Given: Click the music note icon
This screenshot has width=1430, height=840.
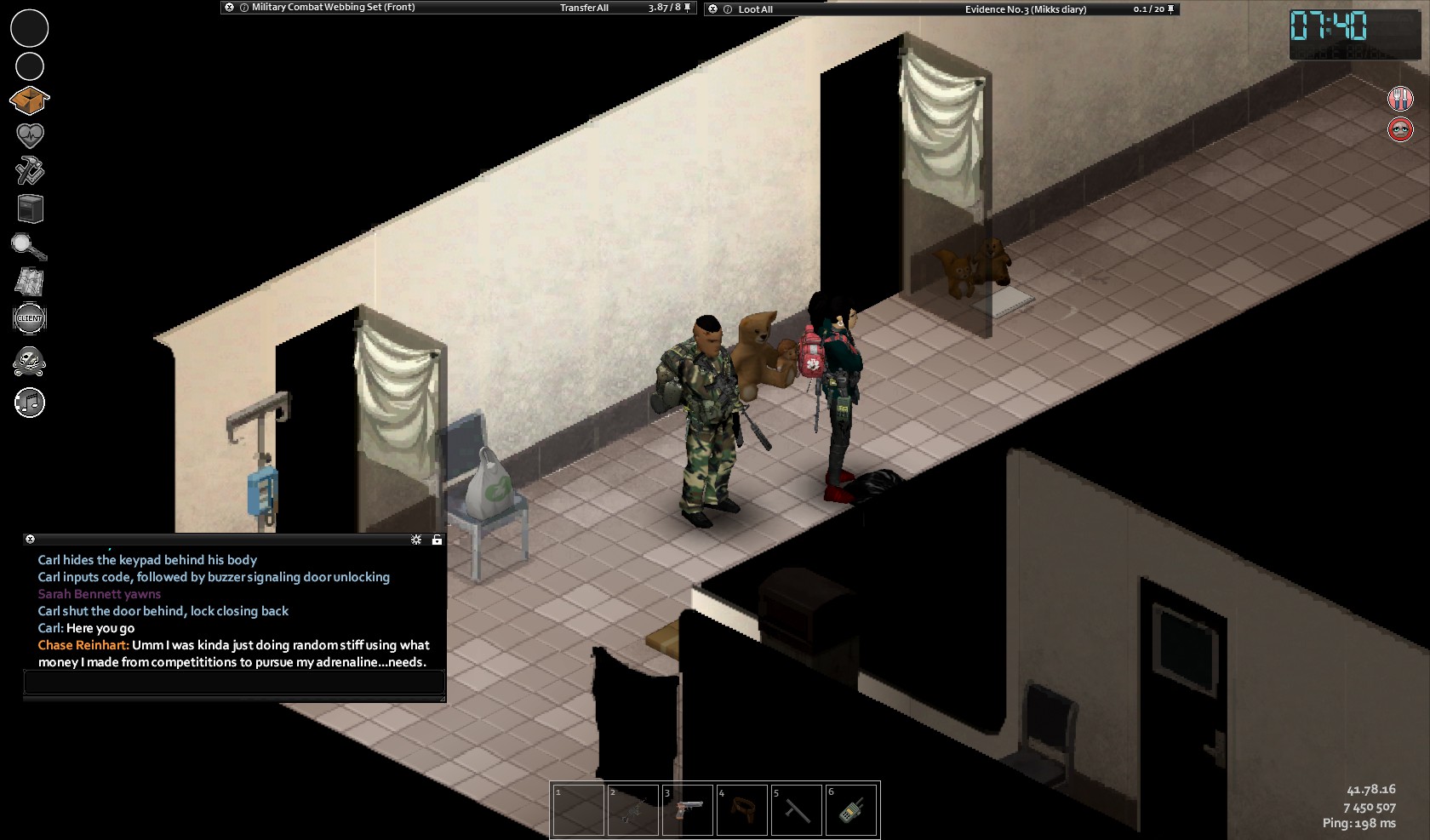Looking at the screenshot, I should point(30,403).
